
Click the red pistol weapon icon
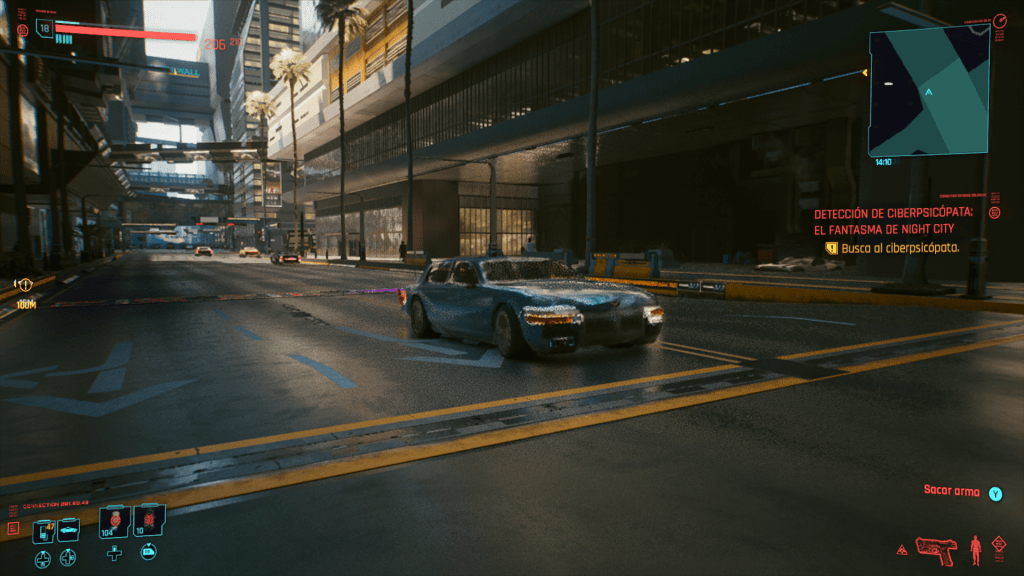[936, 549]
